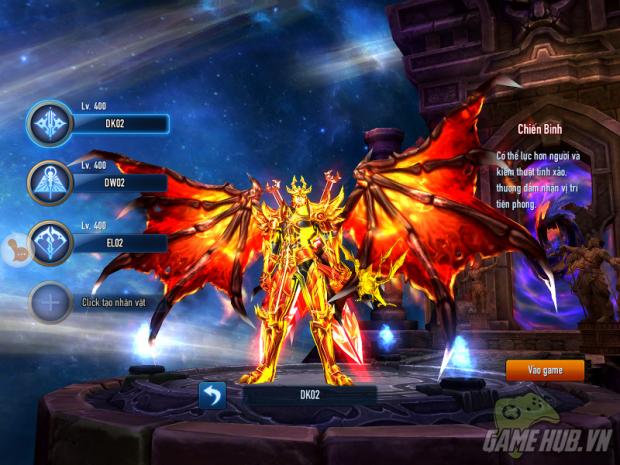Image resolution: width=620 pixels, height=465 pixels.
Task: Enter the game with Vào game button
Action: pos(544,370)
